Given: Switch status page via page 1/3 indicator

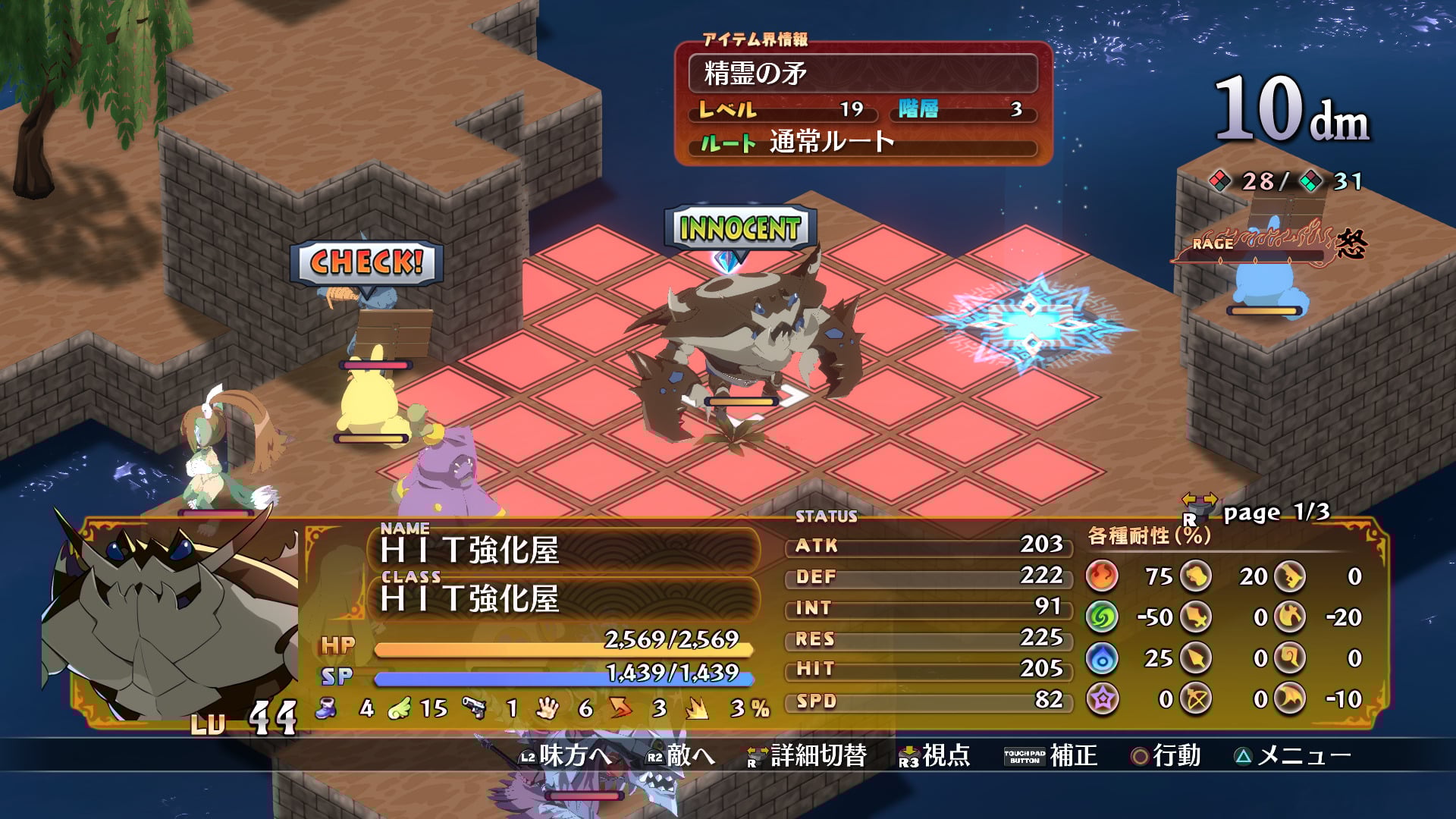Looking at the screenshot, I should coord(1276,513).
